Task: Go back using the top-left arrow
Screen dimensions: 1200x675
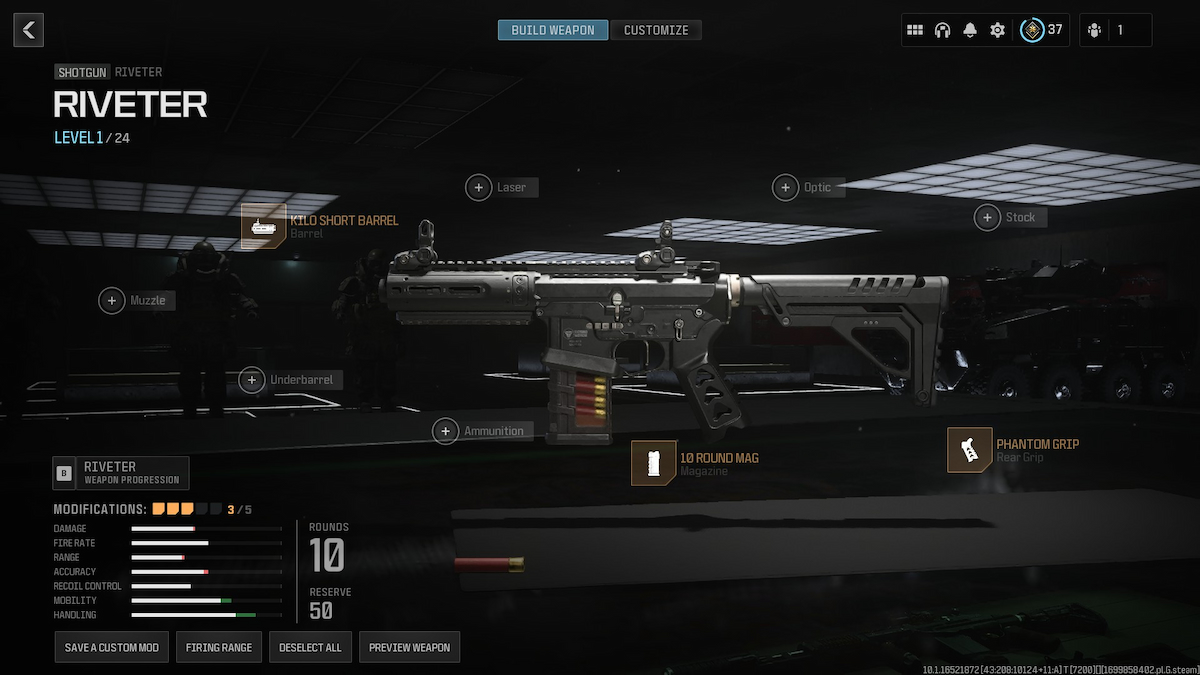Action: (28, 30)
